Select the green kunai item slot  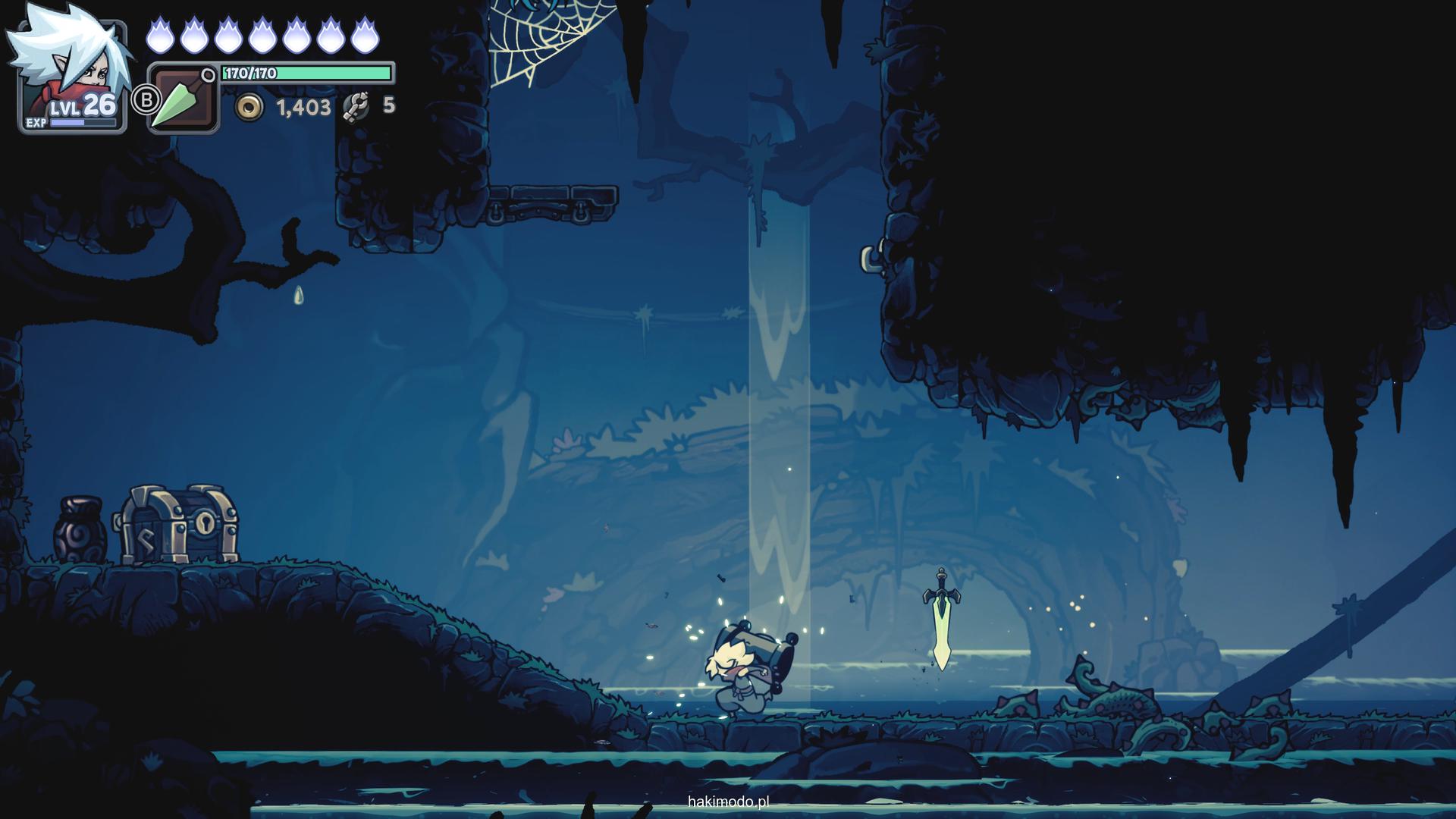(x=183, y=99)
